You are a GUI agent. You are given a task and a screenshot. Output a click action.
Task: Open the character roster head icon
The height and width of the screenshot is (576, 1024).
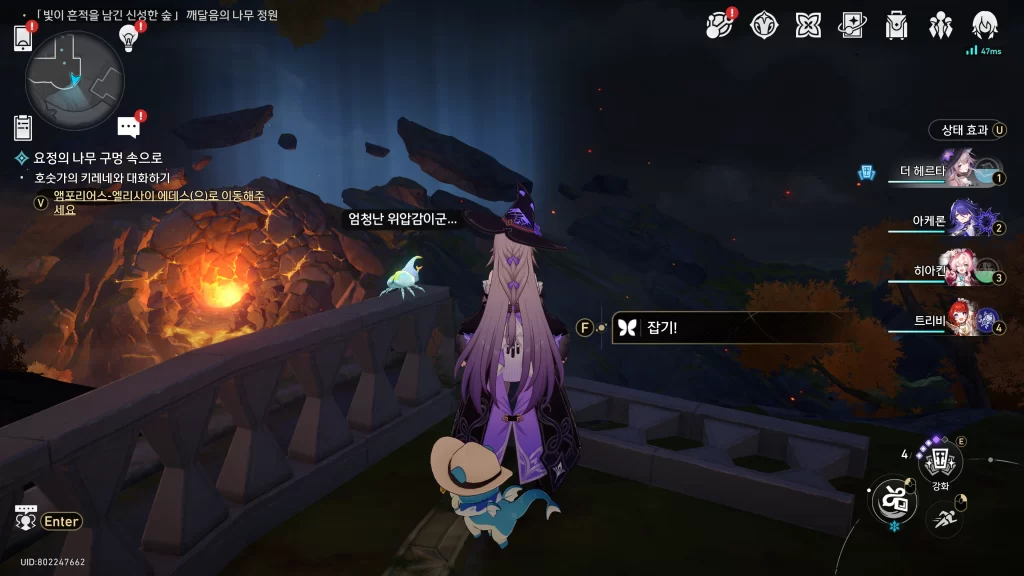coord(986,25)
